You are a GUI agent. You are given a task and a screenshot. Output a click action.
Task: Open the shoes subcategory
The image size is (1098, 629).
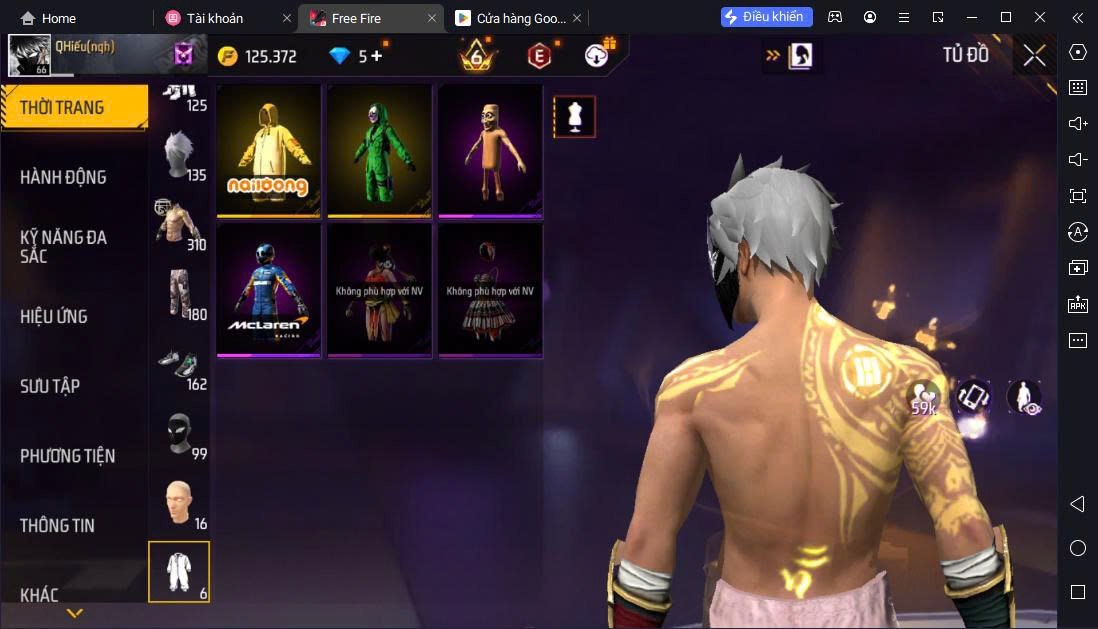[179, 366]
